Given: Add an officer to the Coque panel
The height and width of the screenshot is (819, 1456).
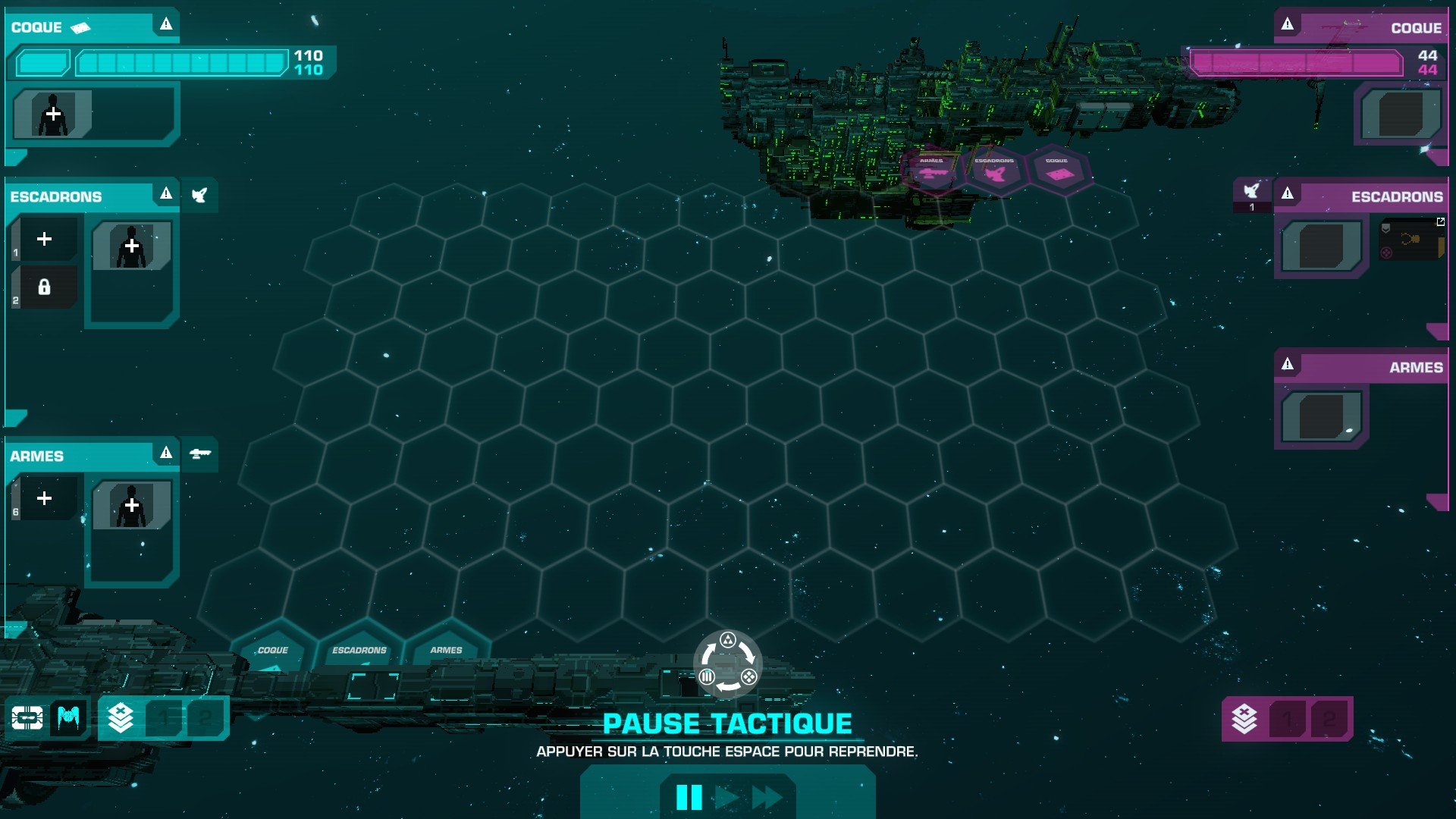Looking at the screenshot, I should (53, 115).
